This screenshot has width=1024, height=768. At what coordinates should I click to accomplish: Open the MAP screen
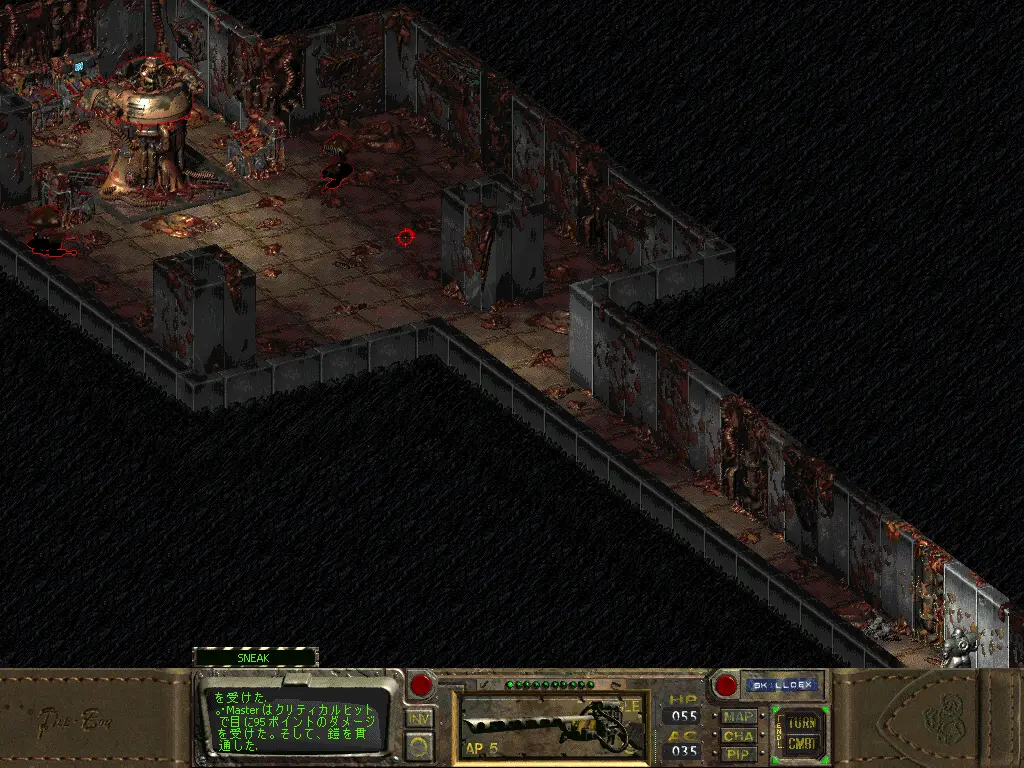coord(739,716)
